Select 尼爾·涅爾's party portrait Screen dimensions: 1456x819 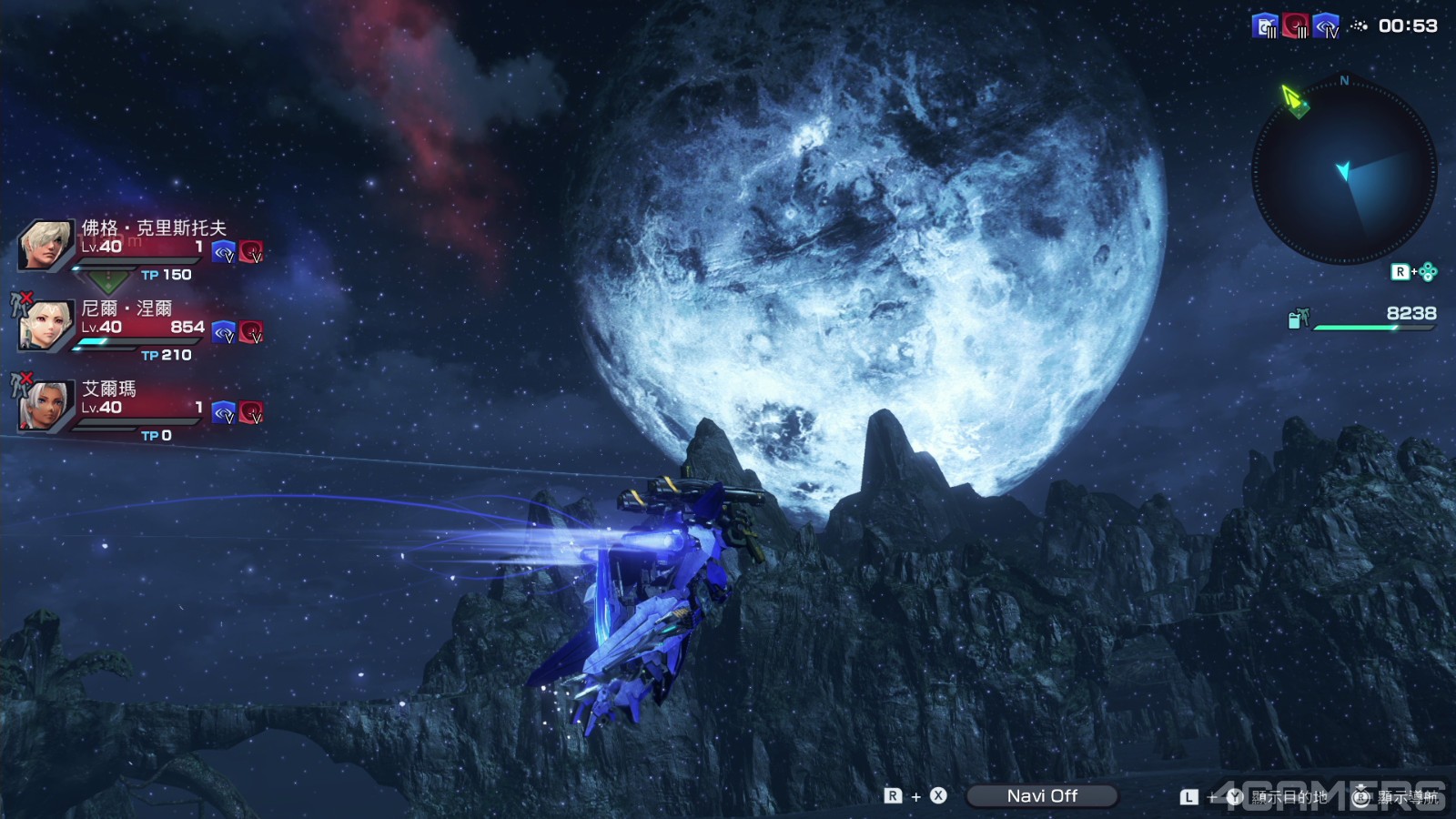pos(45,325)
